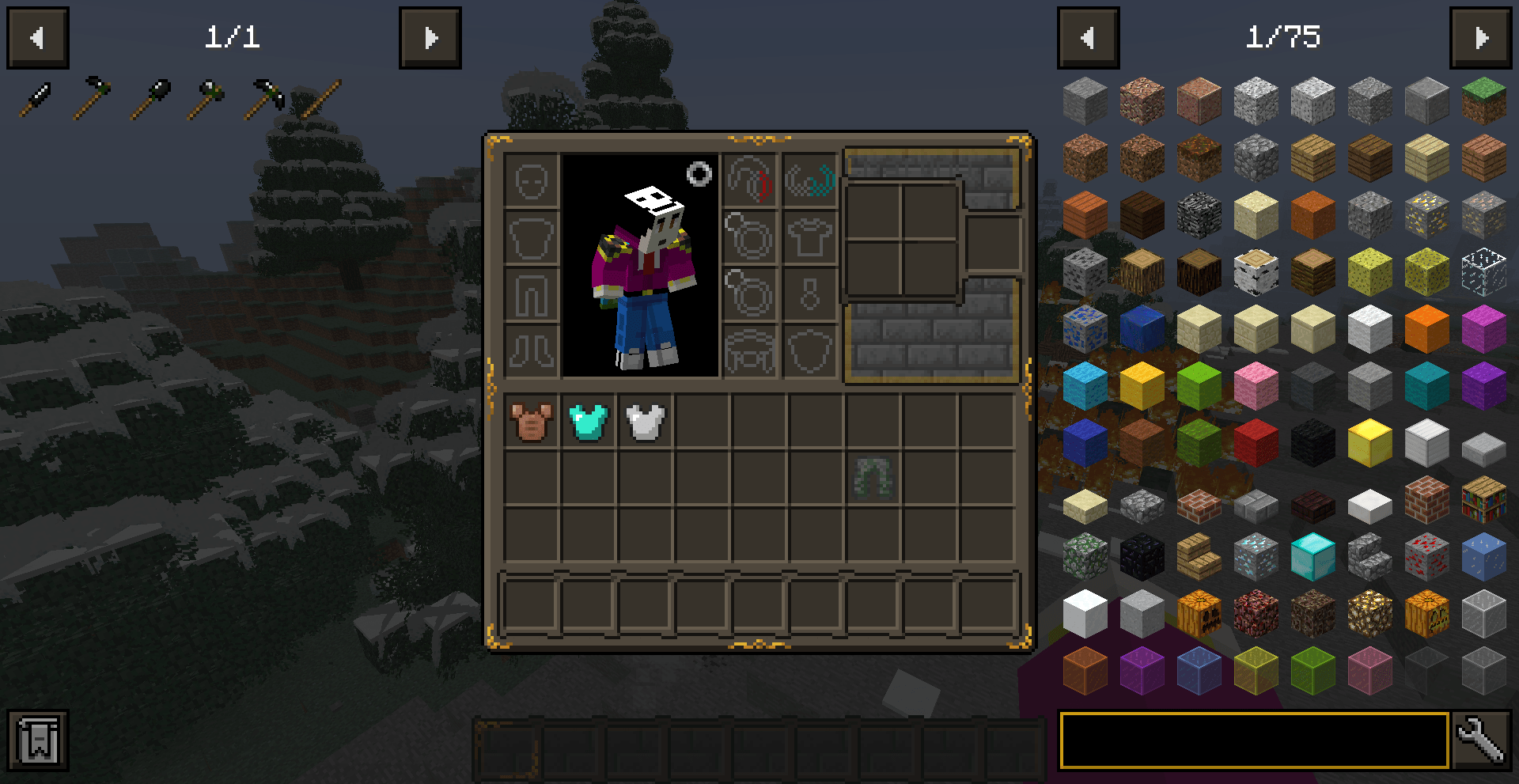
Task: Pick the diamond block from the creative list
Action: (1313, 557)
